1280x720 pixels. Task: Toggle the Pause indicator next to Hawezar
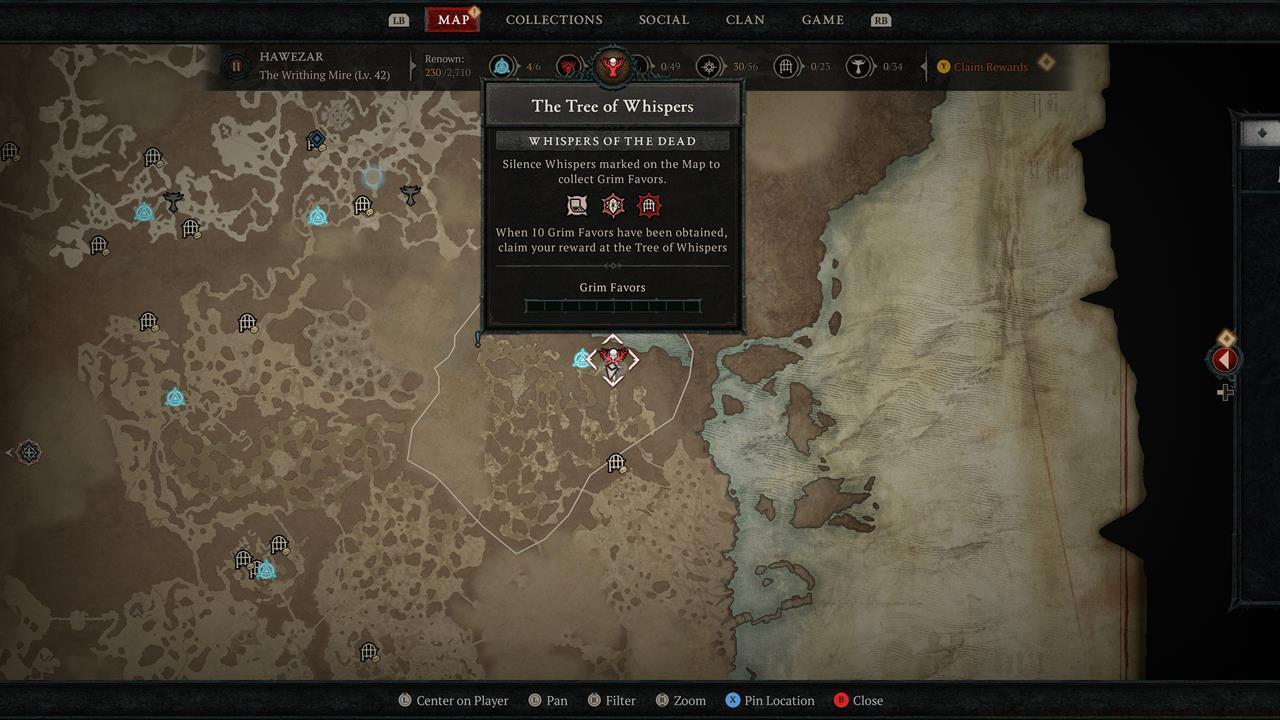235,66
